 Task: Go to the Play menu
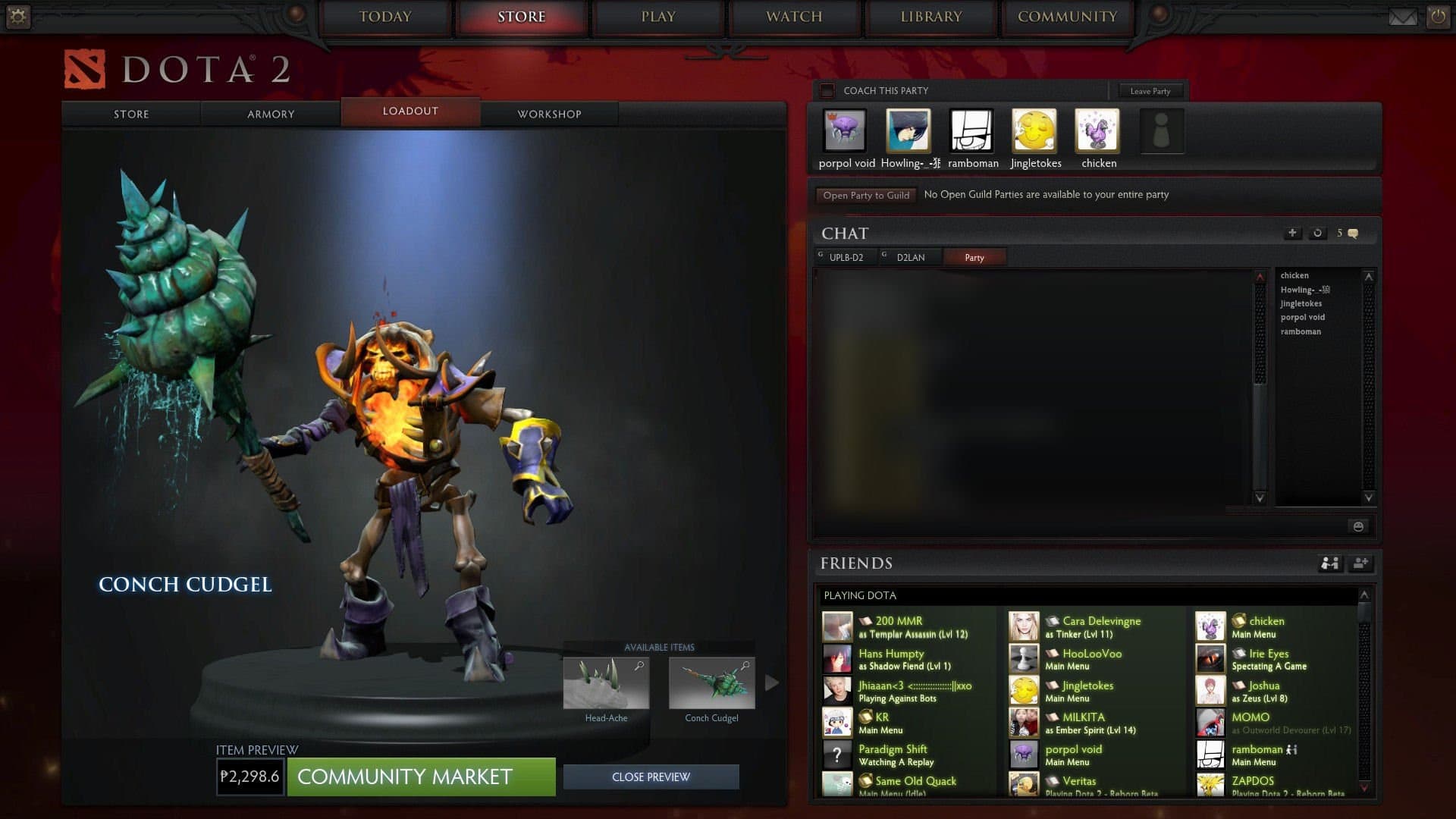657,17
